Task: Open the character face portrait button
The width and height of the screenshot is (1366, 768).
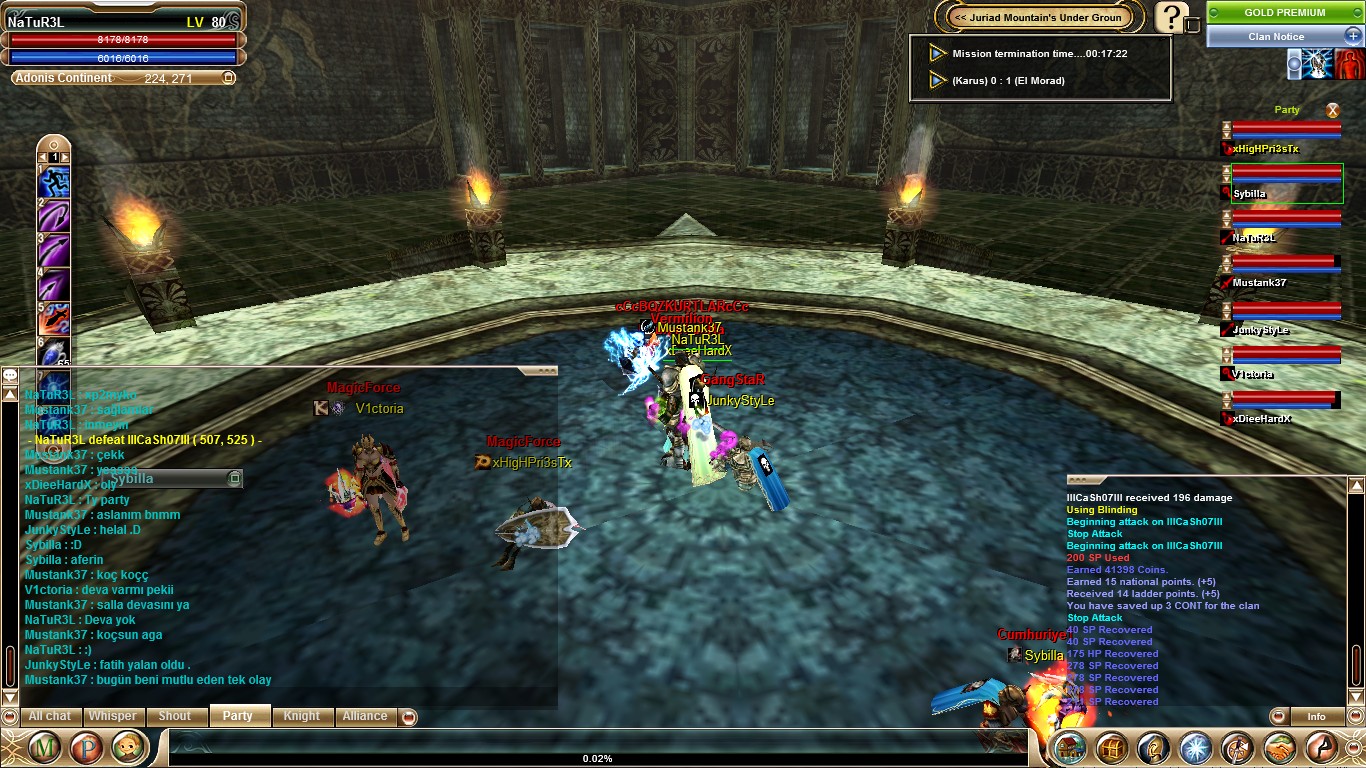Action: (129, 747)
